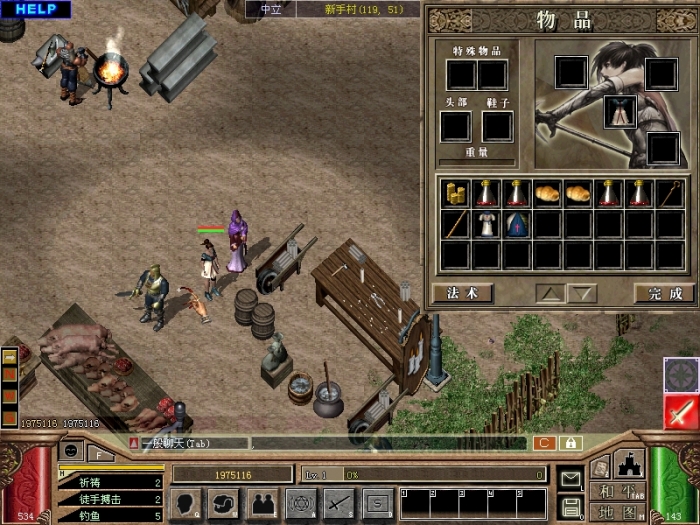
Task: Select the 祈祷 (pray) skill row
Action: pos(110,482)
